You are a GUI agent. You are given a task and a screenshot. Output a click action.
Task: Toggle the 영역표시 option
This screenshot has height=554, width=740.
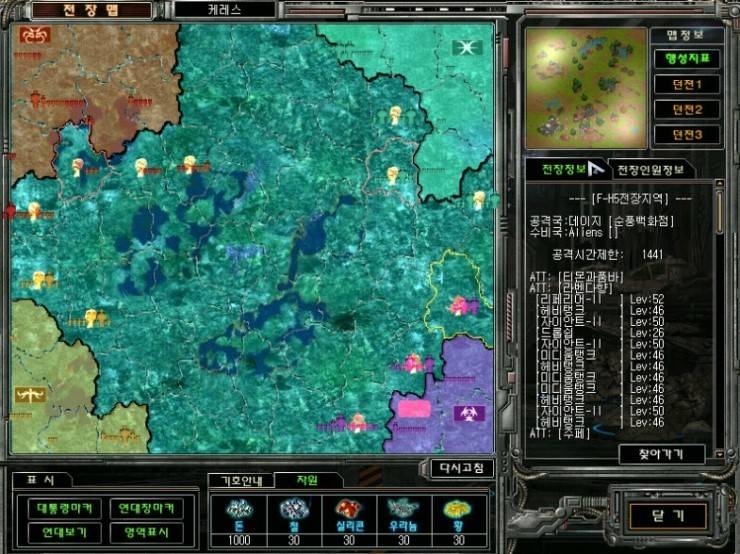(x=145, y=532)
